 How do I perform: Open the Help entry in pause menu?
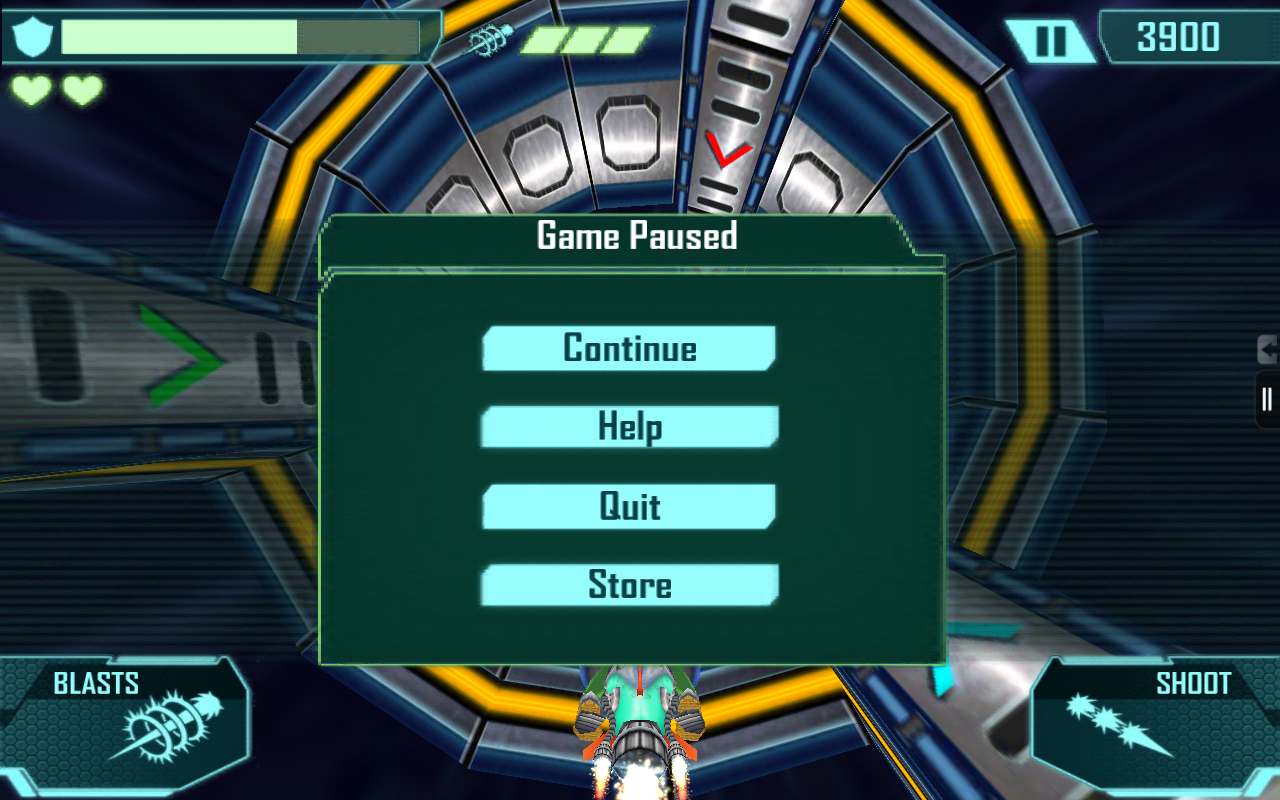(x=629, y=427)
